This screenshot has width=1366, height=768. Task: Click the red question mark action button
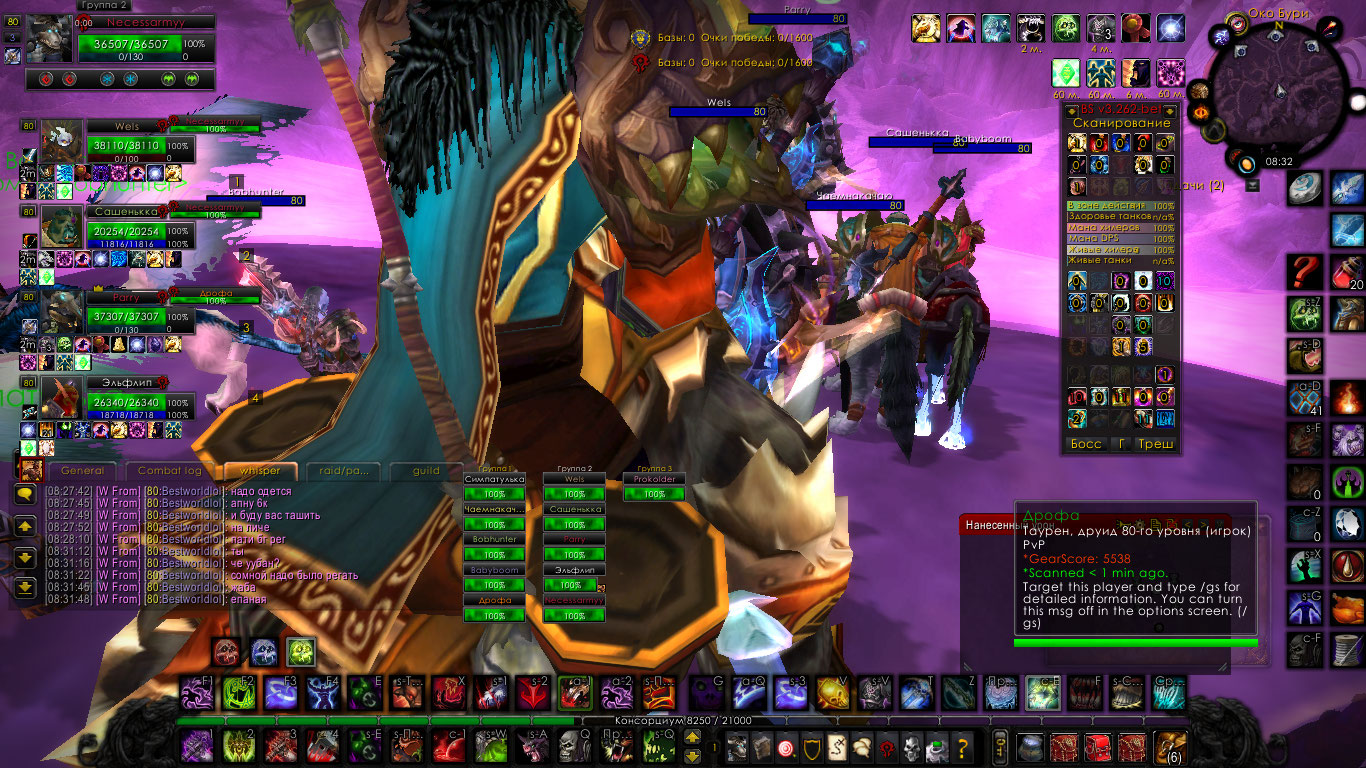point(1304,271)
